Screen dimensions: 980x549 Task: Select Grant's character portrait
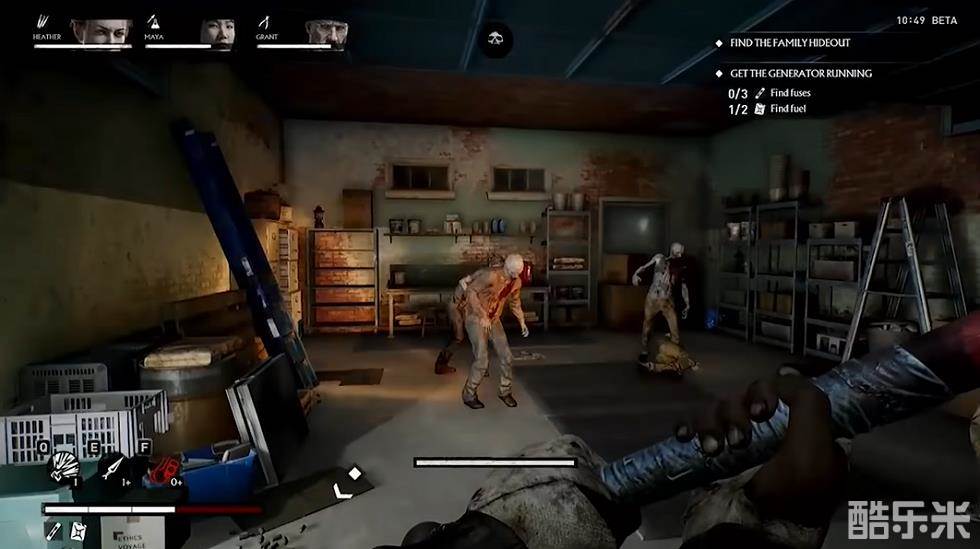point(326,31)
